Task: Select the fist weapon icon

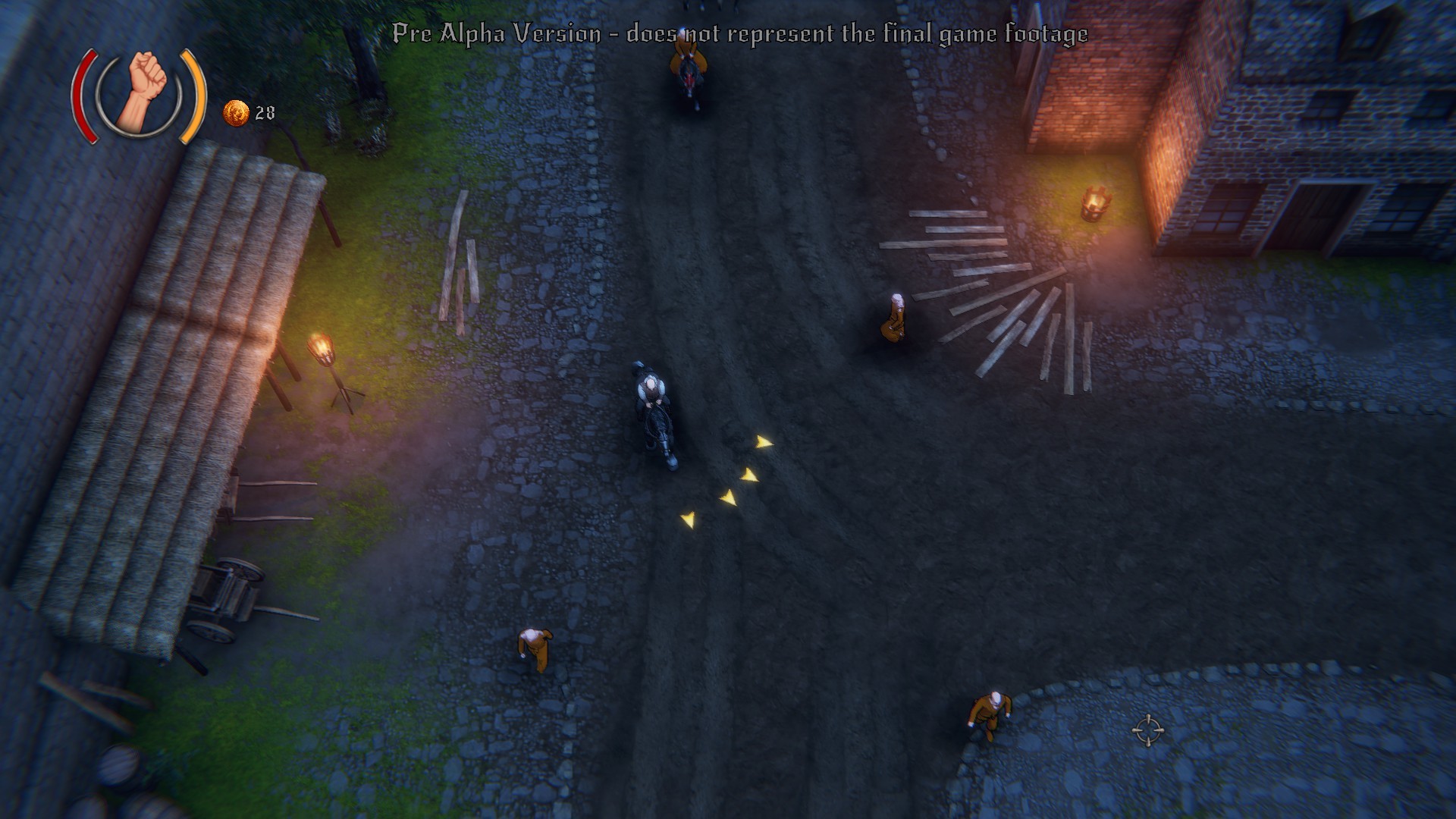Action: click(x=141, y=94)
